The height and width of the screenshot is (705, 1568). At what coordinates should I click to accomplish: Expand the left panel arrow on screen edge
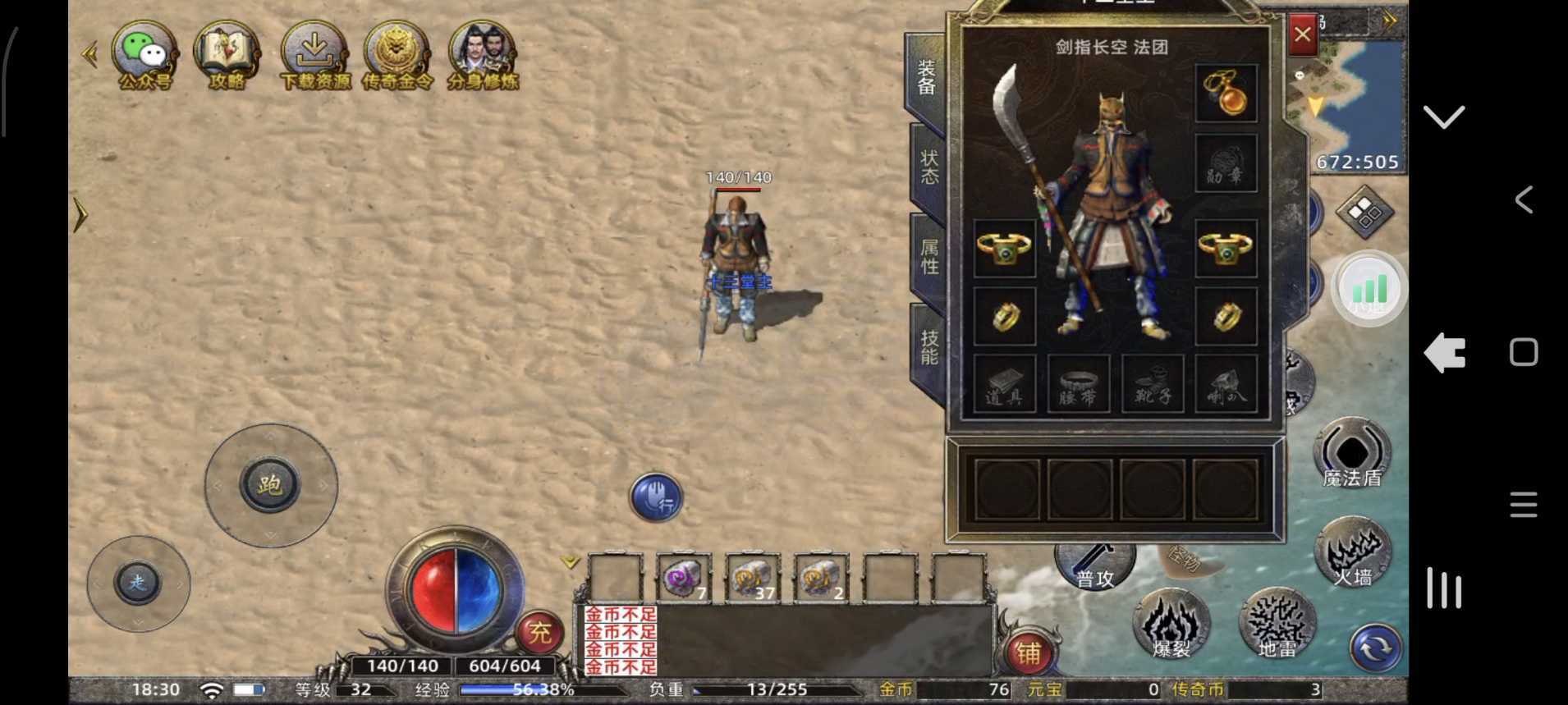point(82,213)
